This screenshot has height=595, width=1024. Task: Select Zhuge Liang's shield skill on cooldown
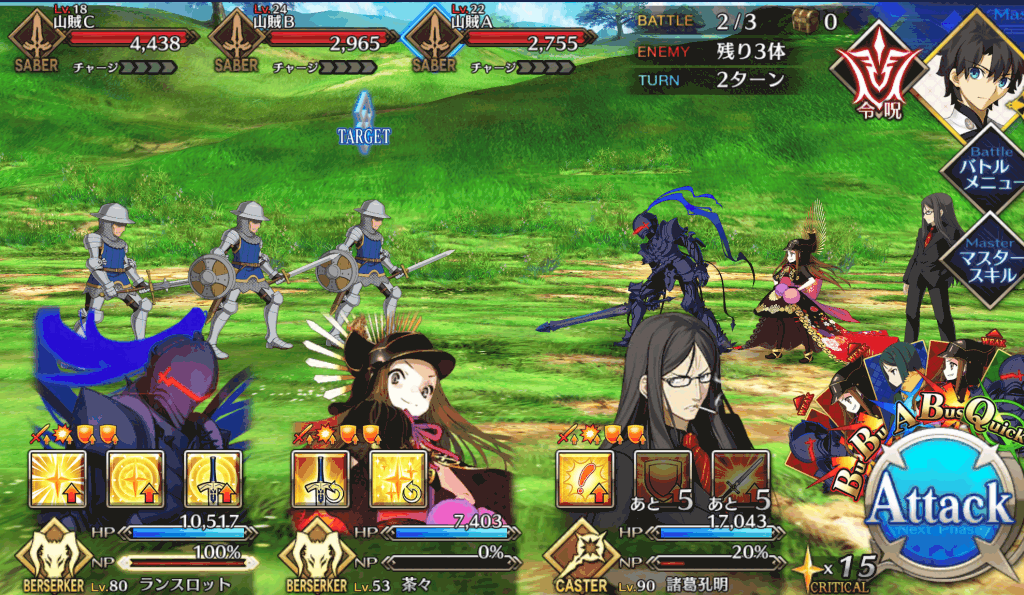pyautogui.click(x=663, y=479)
